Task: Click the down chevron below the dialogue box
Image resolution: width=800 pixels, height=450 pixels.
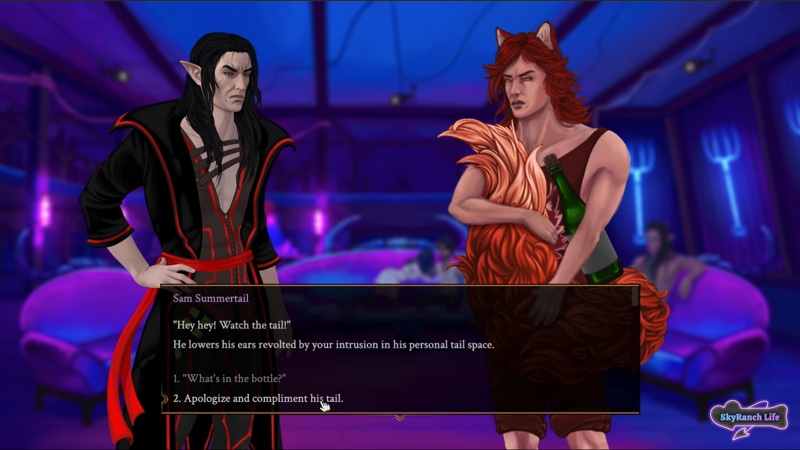Action: pos(400,417)
